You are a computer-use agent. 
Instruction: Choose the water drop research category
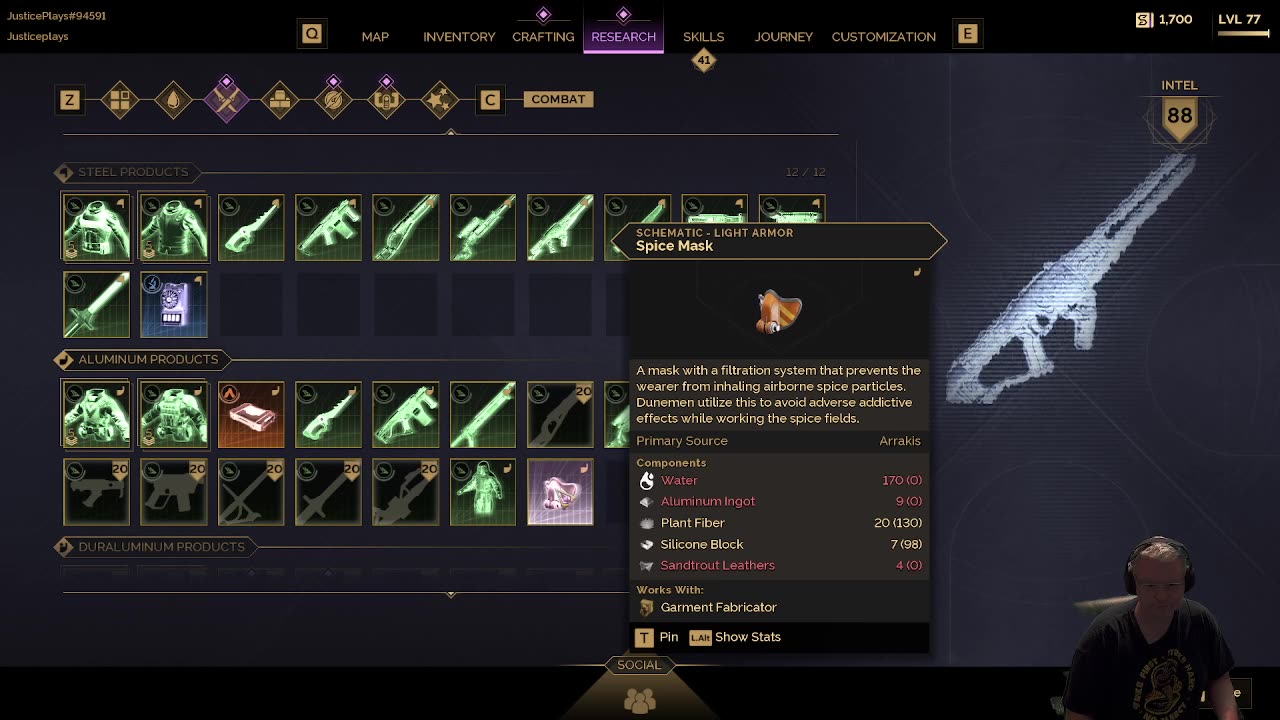point(173,100)
